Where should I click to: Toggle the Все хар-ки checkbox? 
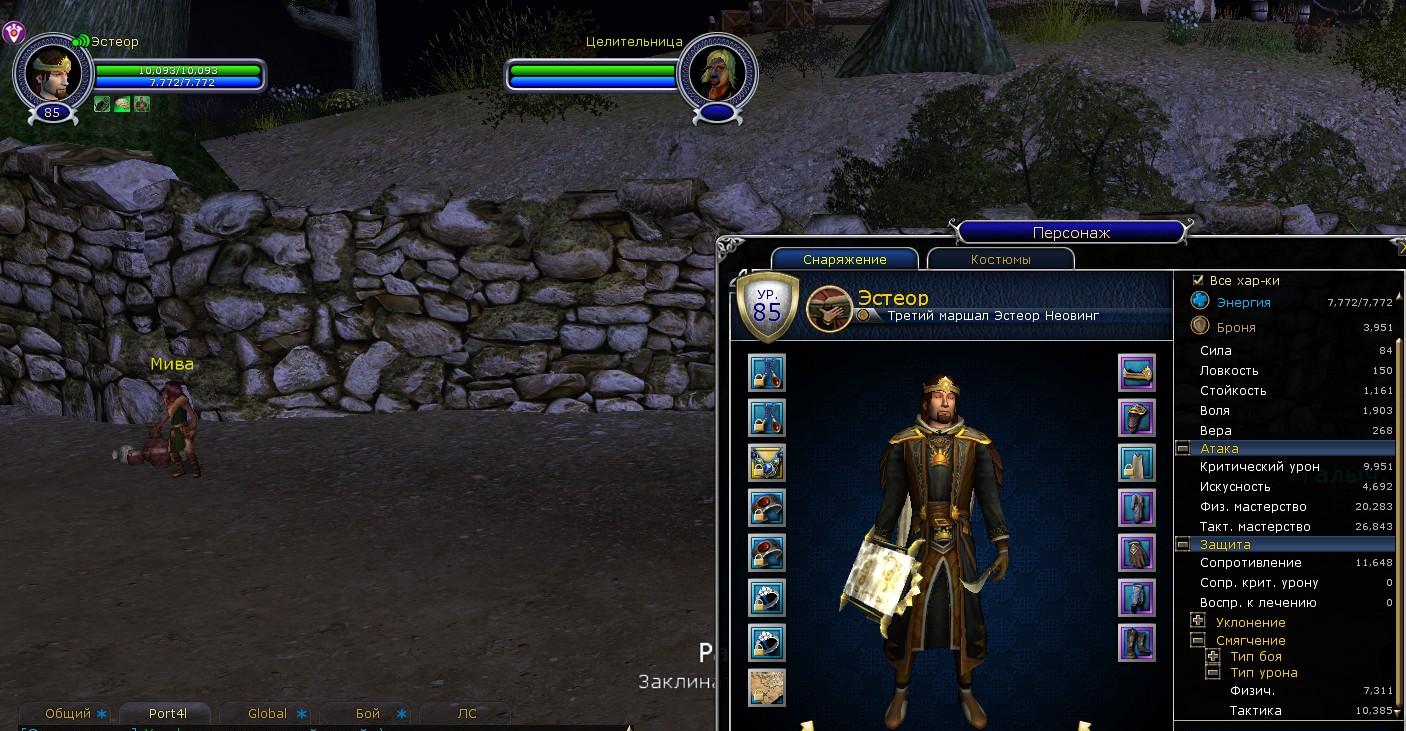point(1198,281)
